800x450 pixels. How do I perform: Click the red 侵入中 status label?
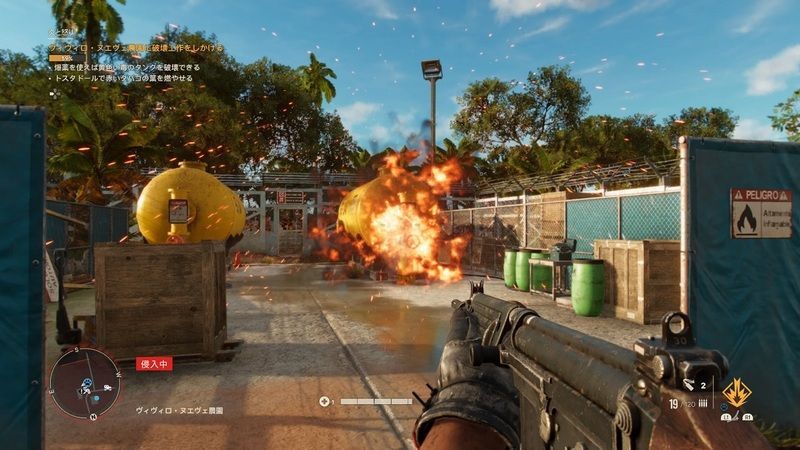click(x=154, y=364)
